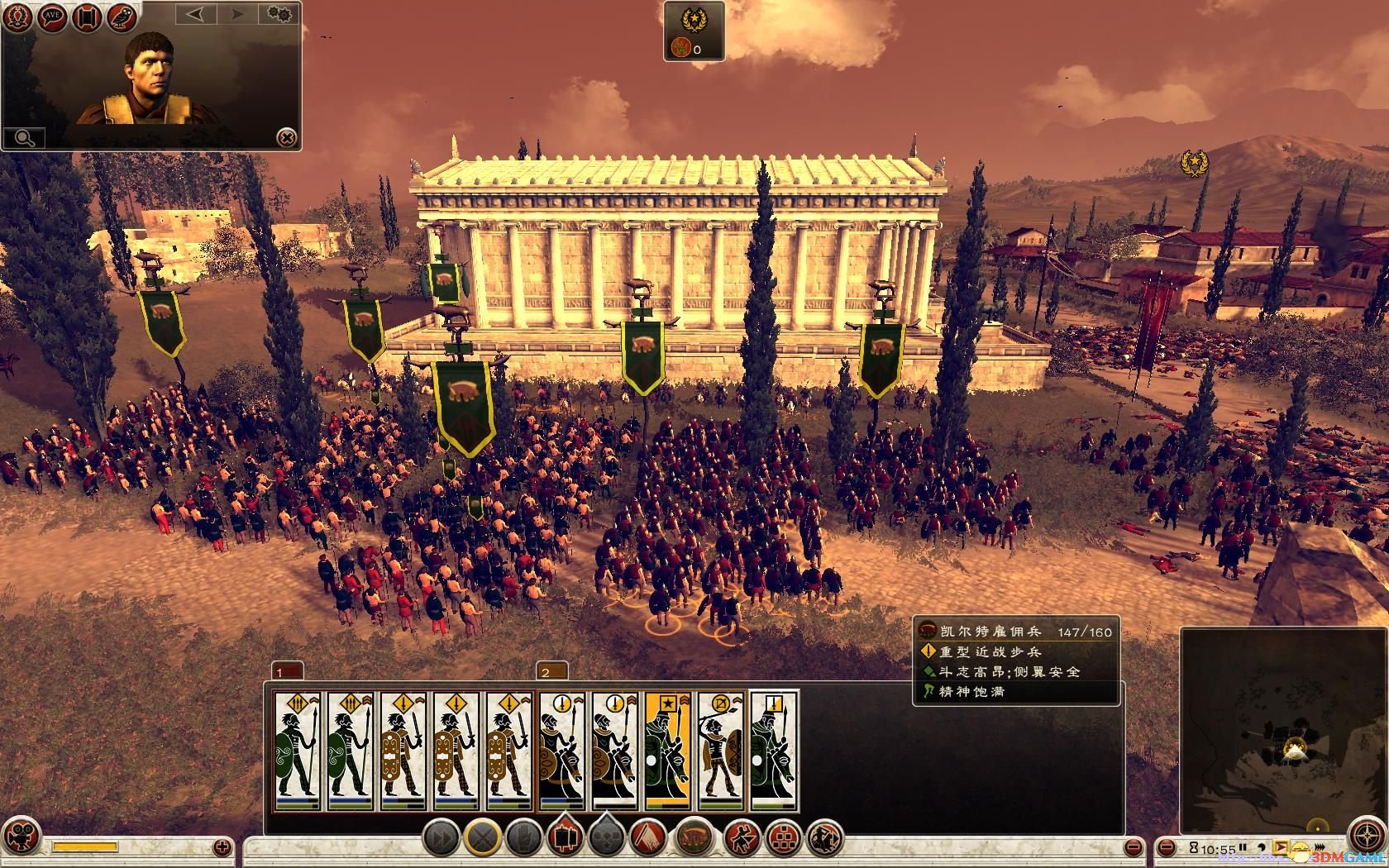Toggle the run double-arrow button
Image resolution: width=1389 pixels, height=868 pixels.
pos(442,838)
